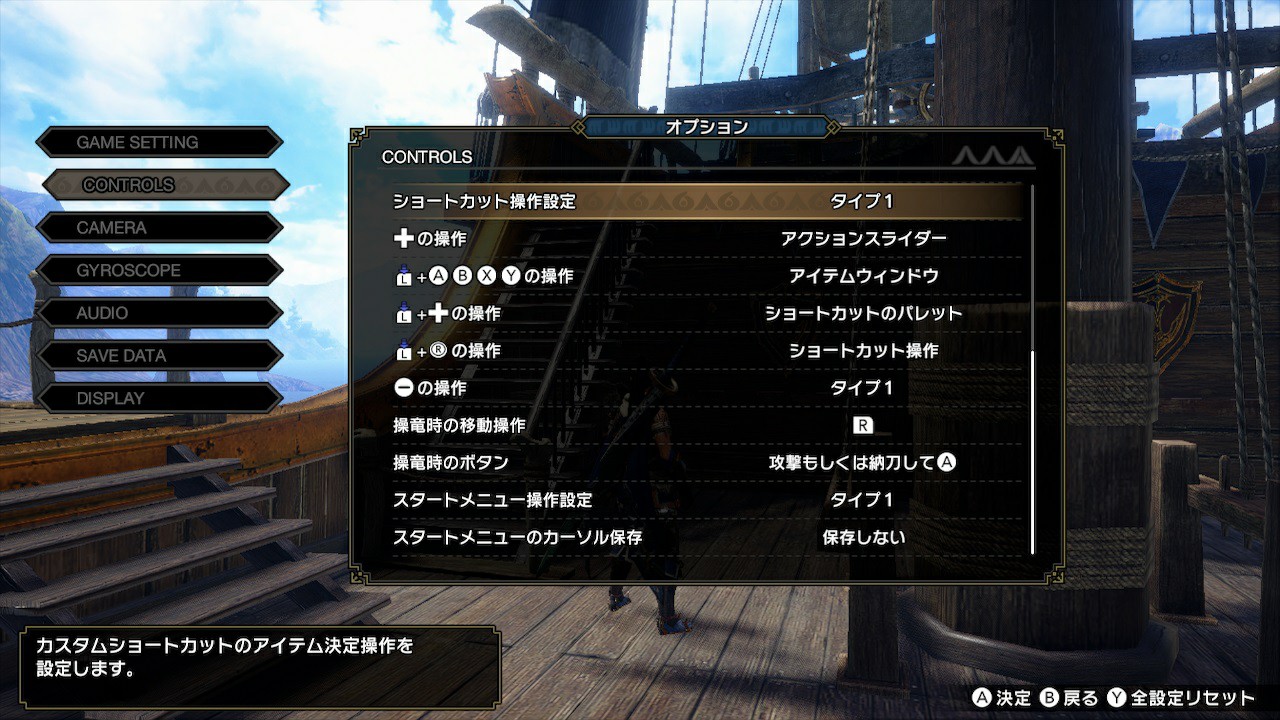This screenshot has width=1280, height=720.
Task: Open the SAVE DATA section
Action: [x=158, y=355]
